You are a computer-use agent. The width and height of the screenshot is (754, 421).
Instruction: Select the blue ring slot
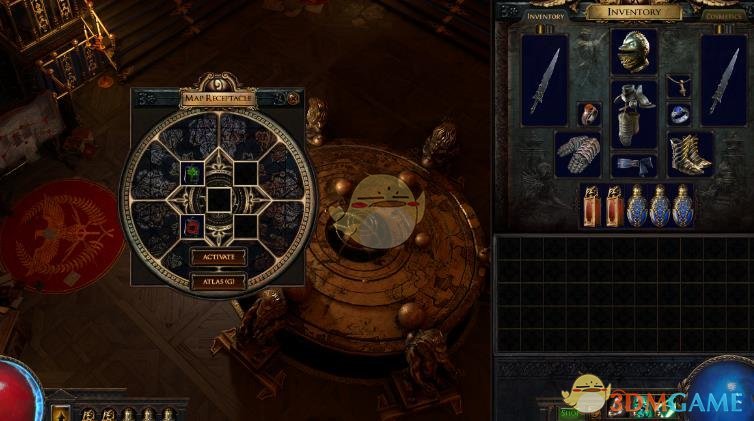point(679,114)
